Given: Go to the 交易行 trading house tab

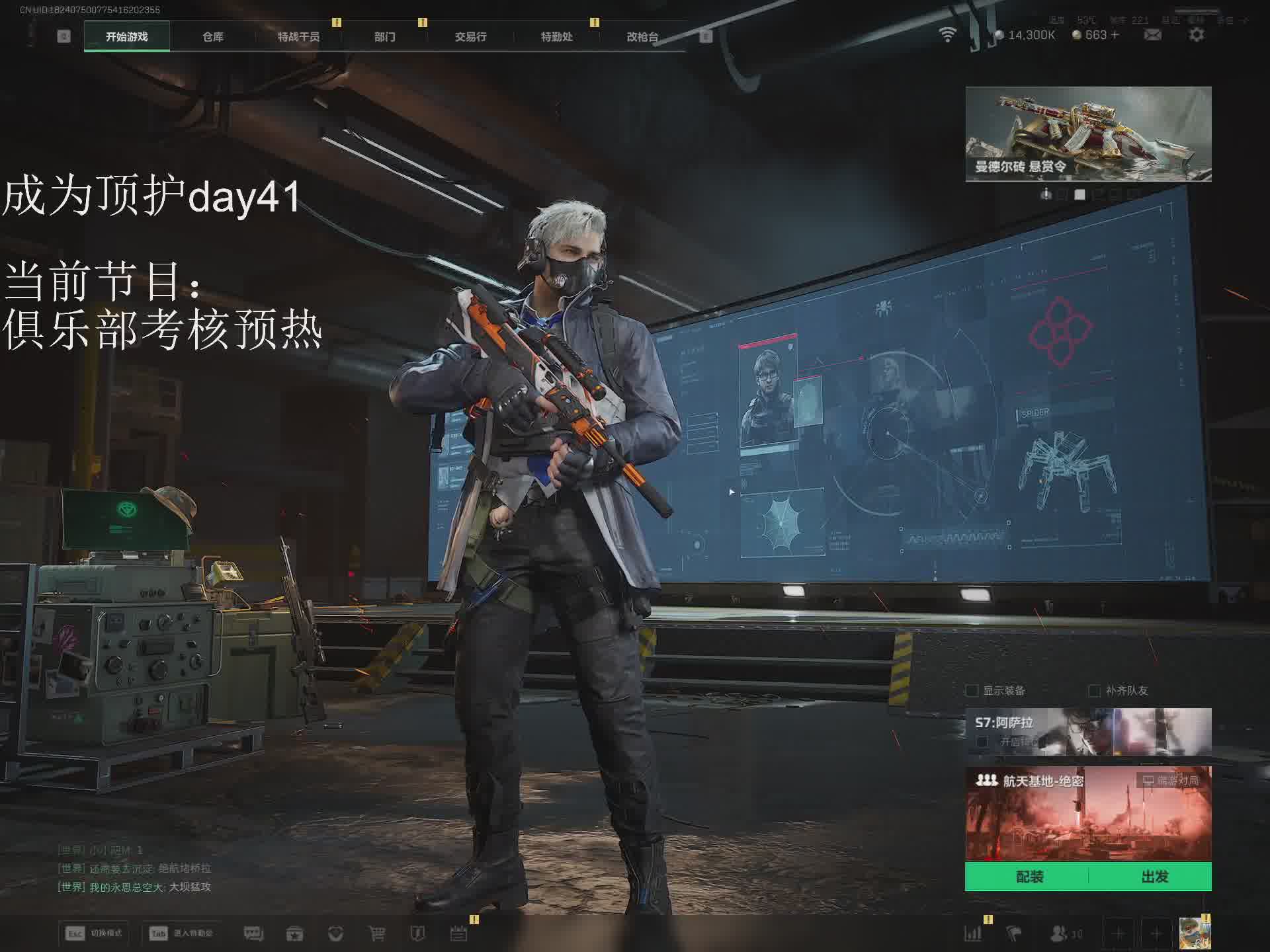Looking at the screenshot, I should (470, 37).
